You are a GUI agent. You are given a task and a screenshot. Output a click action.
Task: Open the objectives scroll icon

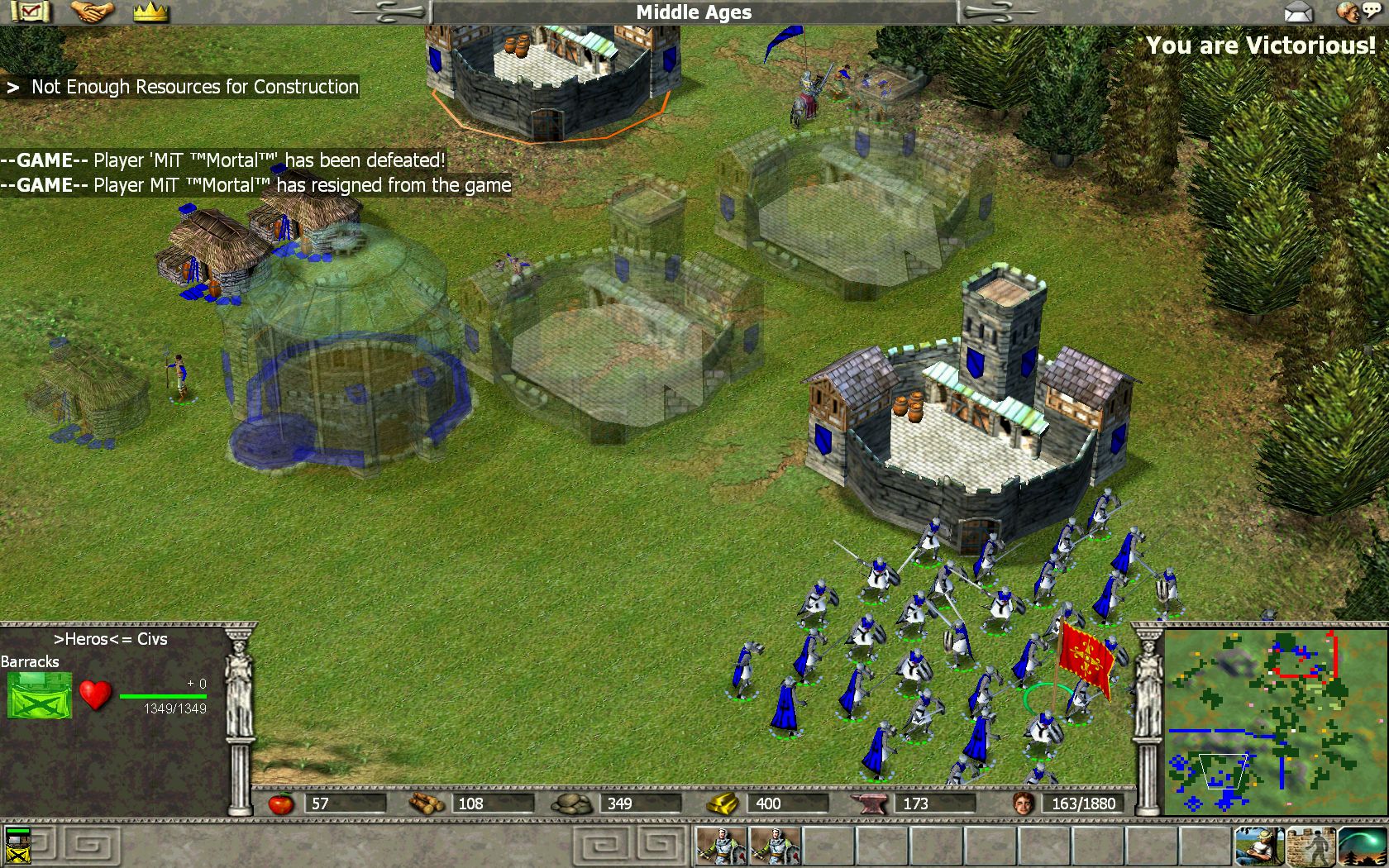pos(31,12)
